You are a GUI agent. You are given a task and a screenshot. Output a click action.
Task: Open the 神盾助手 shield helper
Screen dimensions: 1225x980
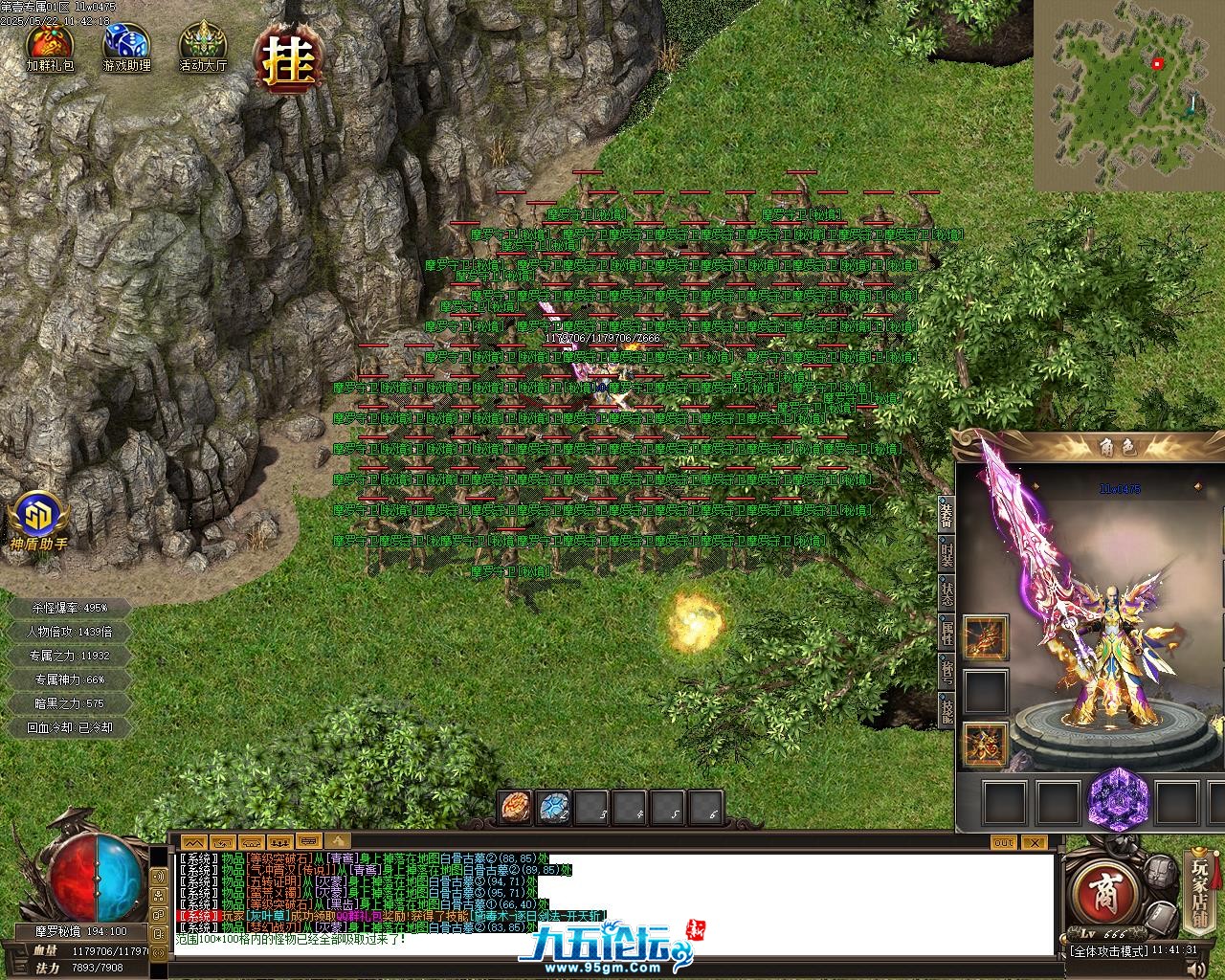38,522
